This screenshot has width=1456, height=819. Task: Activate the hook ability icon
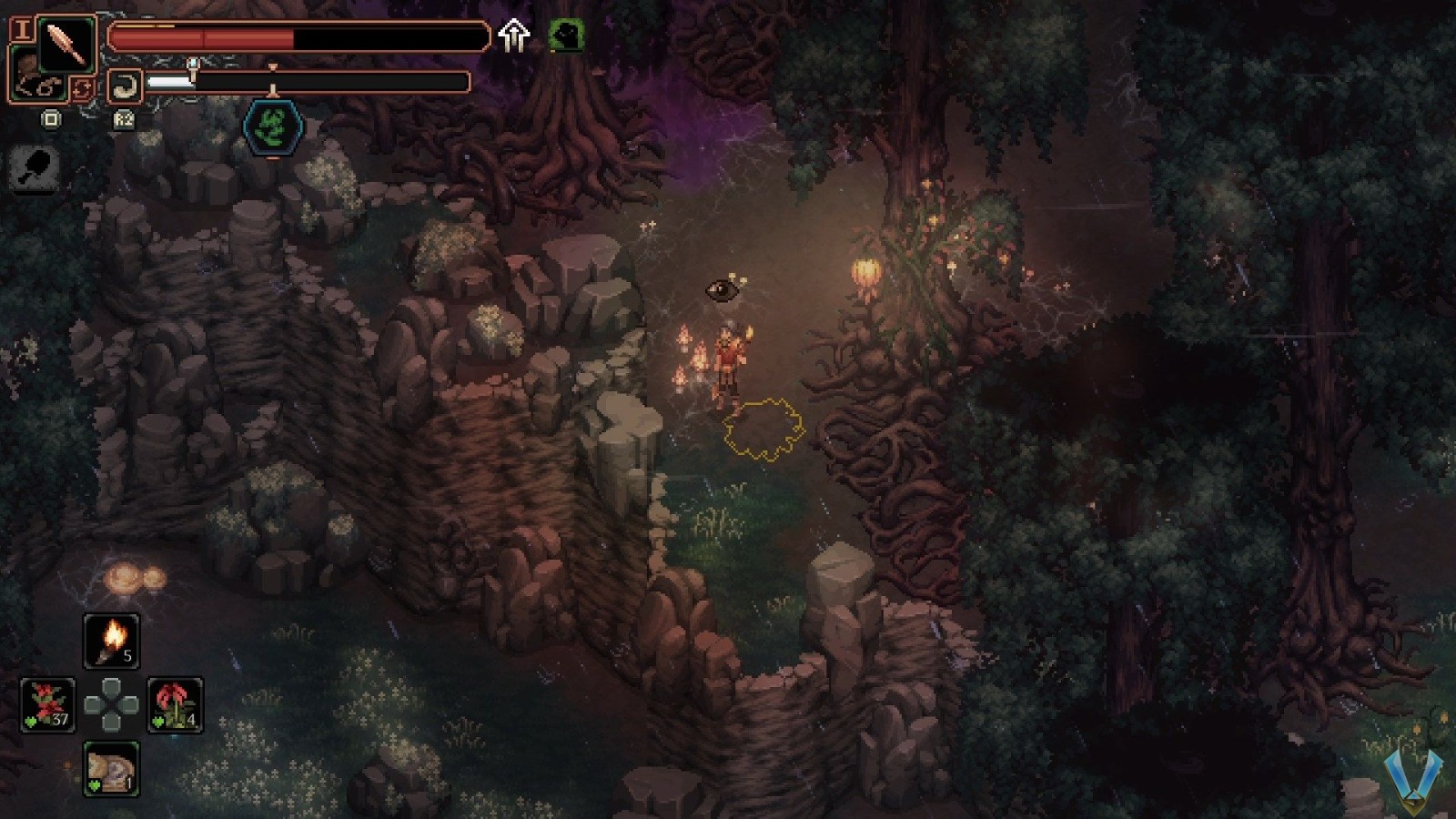click(x=125, y=87)
